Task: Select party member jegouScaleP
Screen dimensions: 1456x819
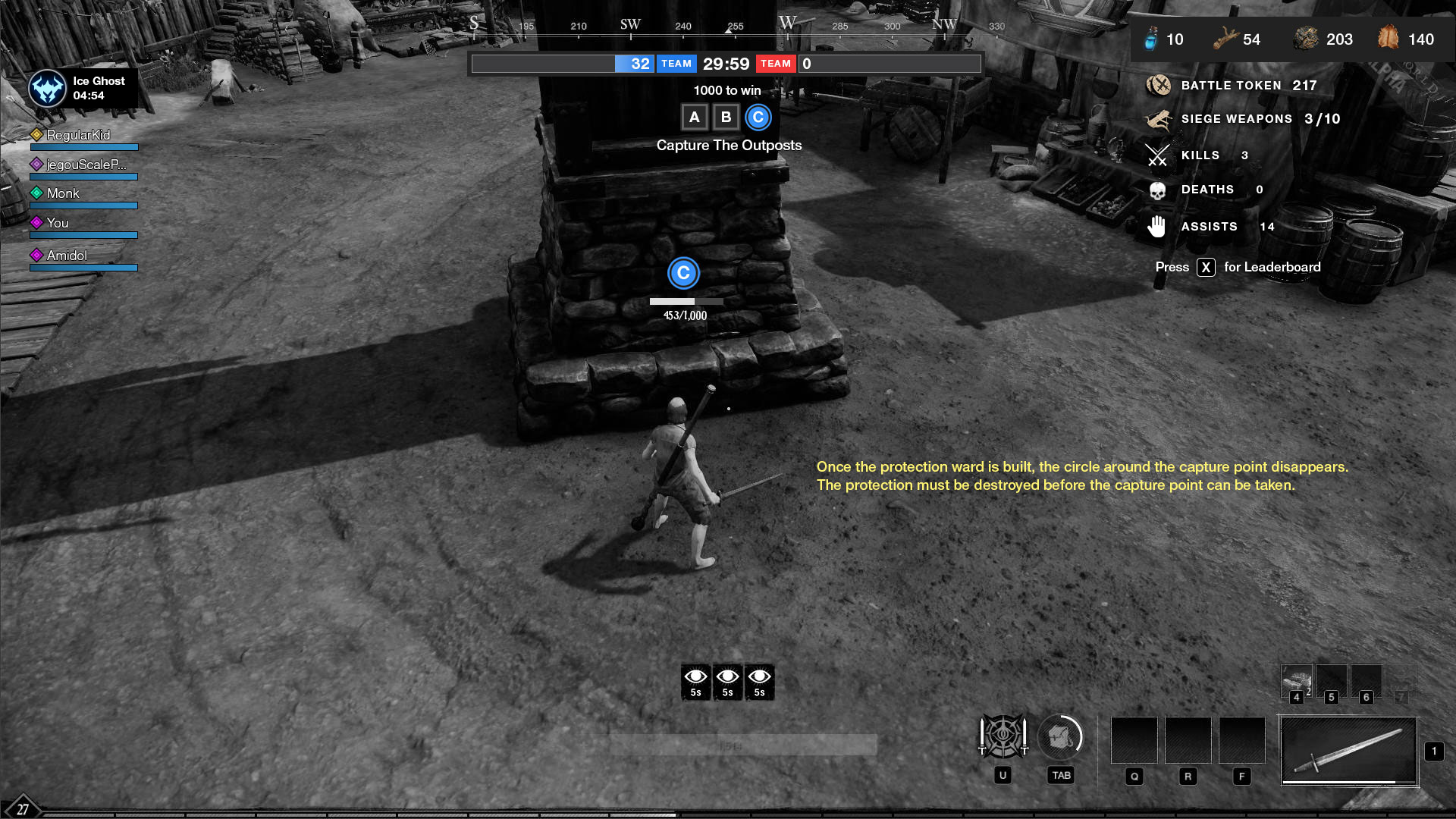Action: (x=86, y=165)
